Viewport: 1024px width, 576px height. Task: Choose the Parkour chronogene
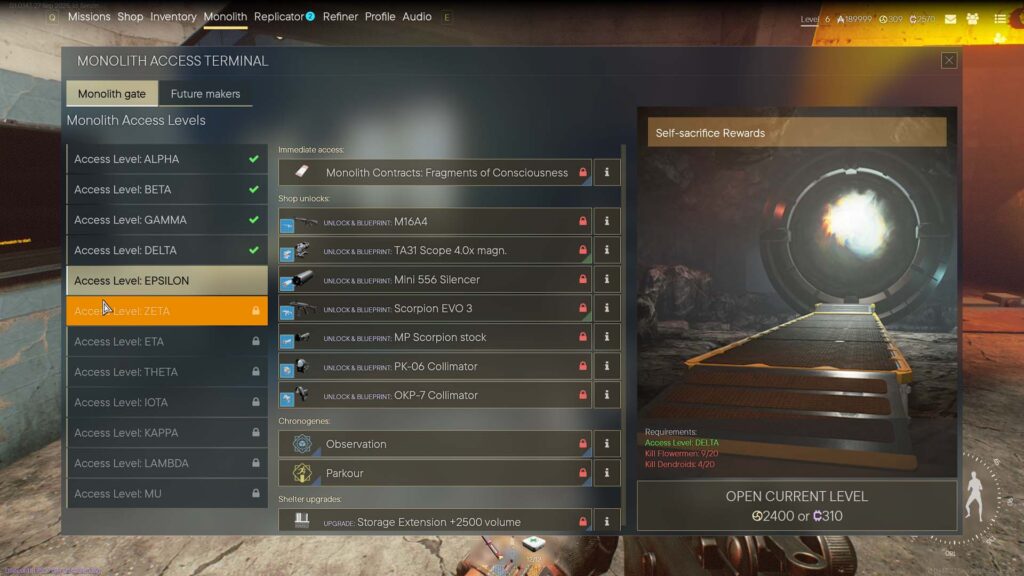[435, 473]
